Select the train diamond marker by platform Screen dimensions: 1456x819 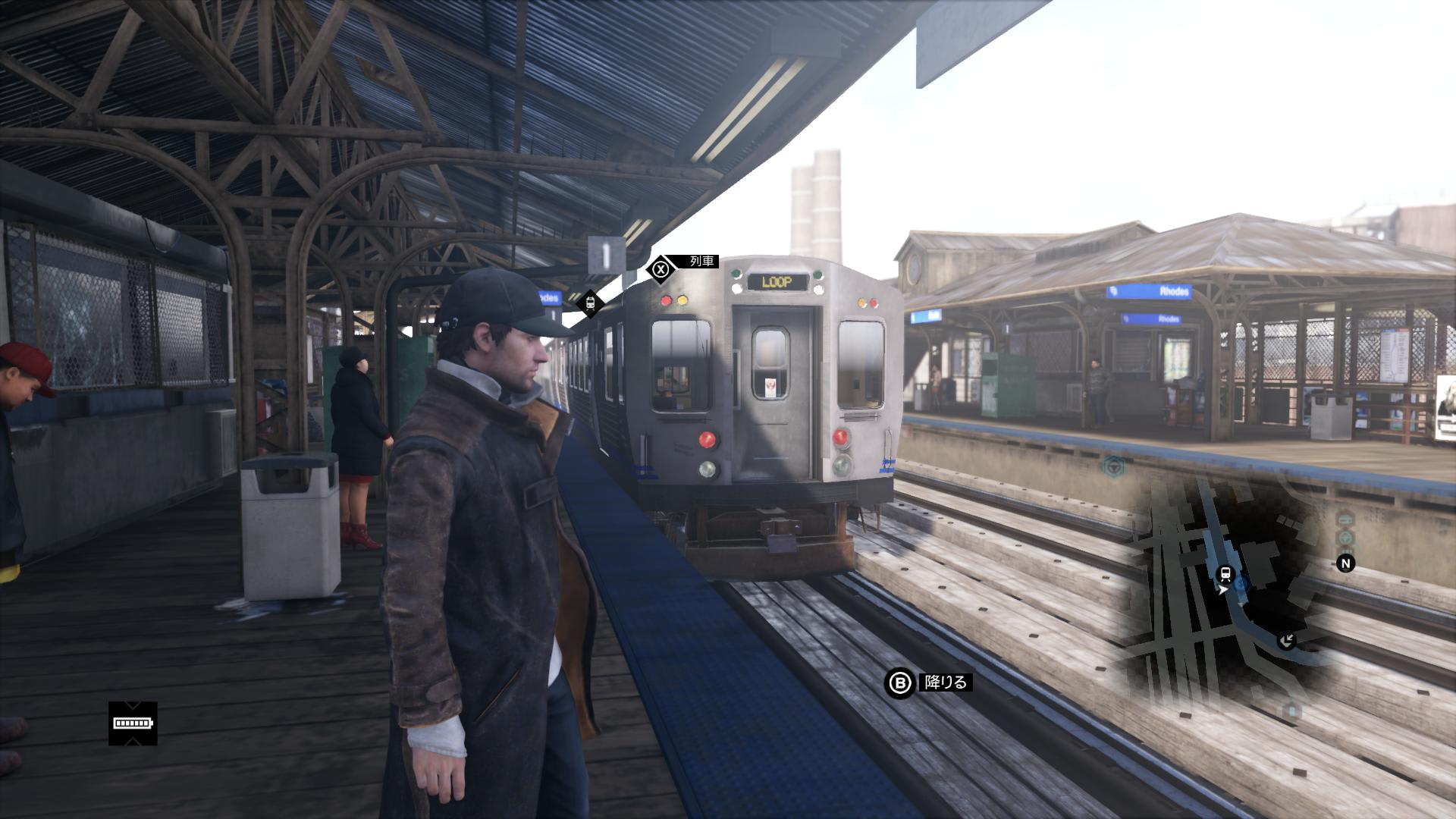click(x=590, y=304)
